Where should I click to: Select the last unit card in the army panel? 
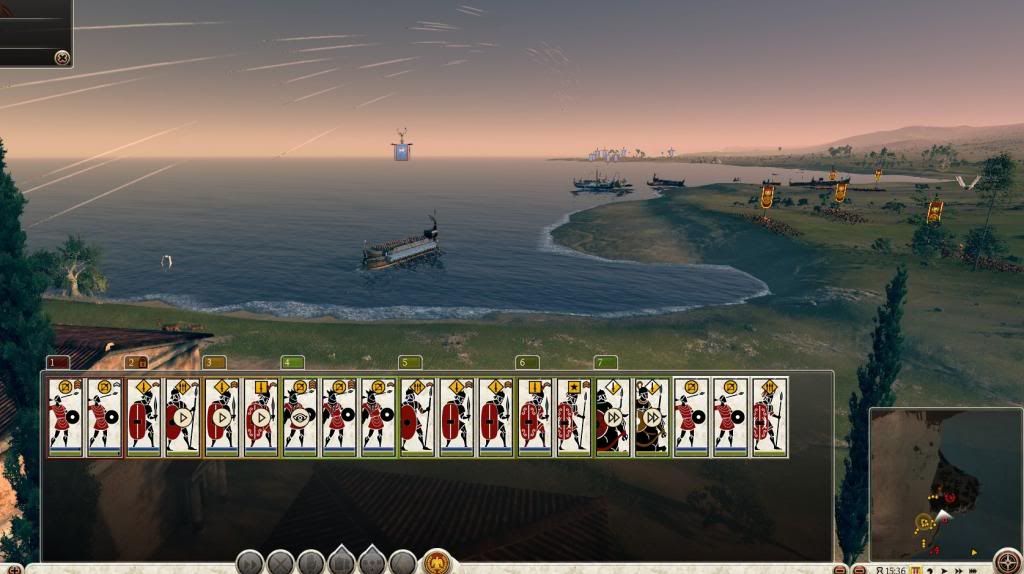coord(769,417)
